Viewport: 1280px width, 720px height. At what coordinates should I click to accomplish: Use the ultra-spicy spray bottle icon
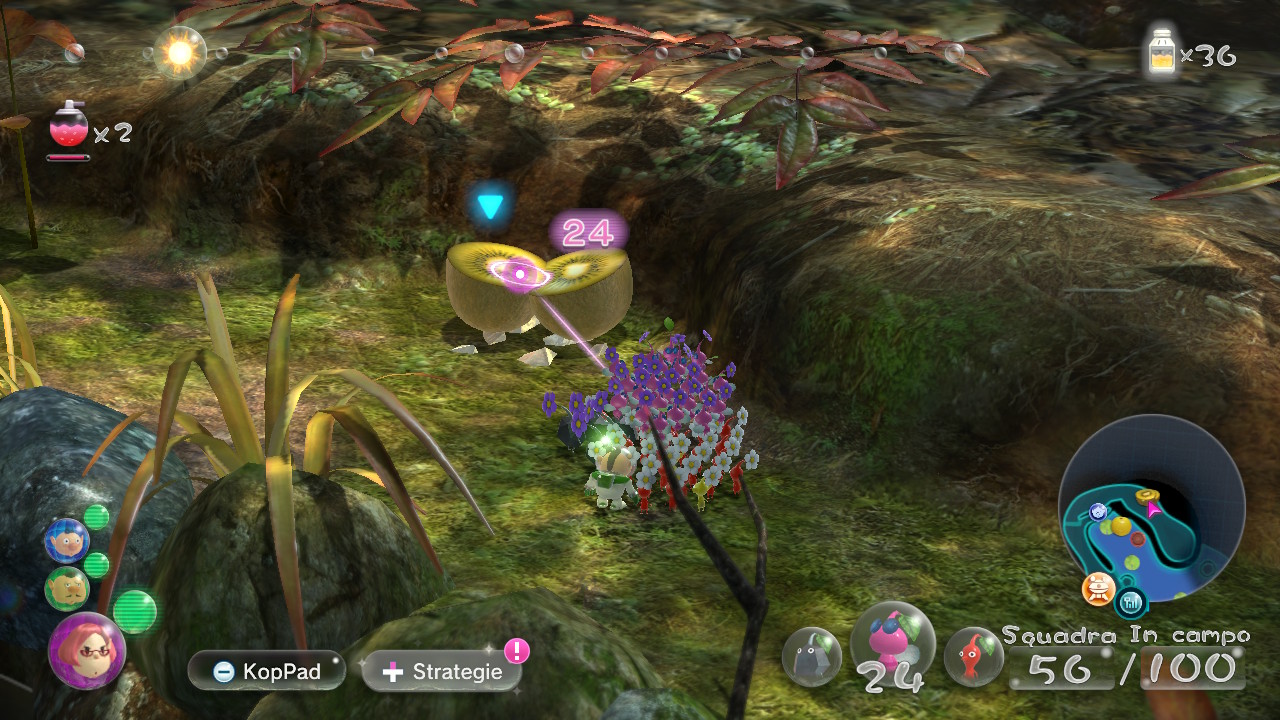pos(68,127)
